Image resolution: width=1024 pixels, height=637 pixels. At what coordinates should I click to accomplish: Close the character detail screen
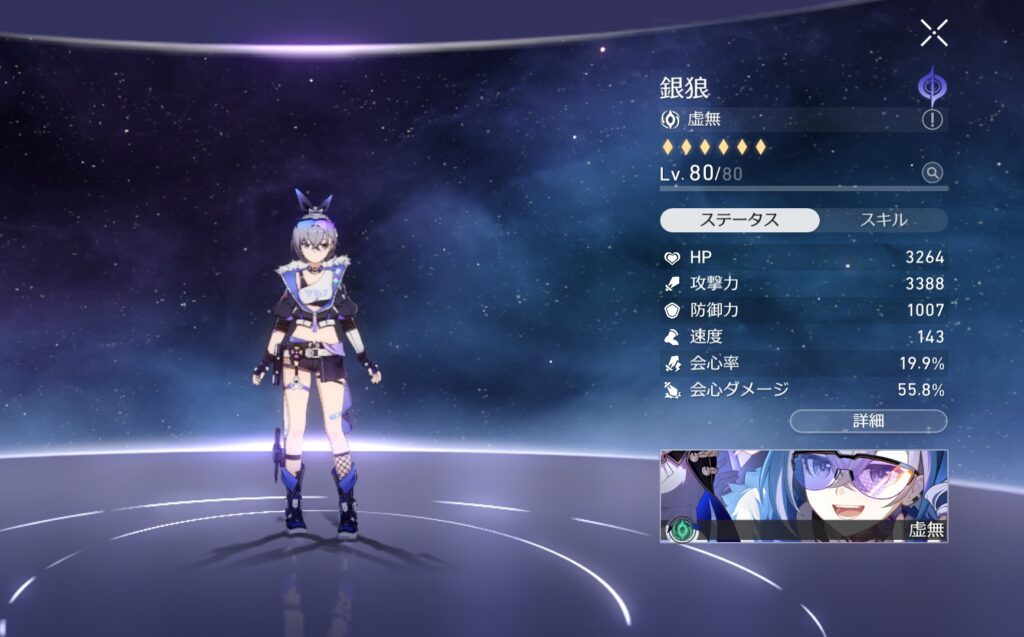click(x=934, y=33)
